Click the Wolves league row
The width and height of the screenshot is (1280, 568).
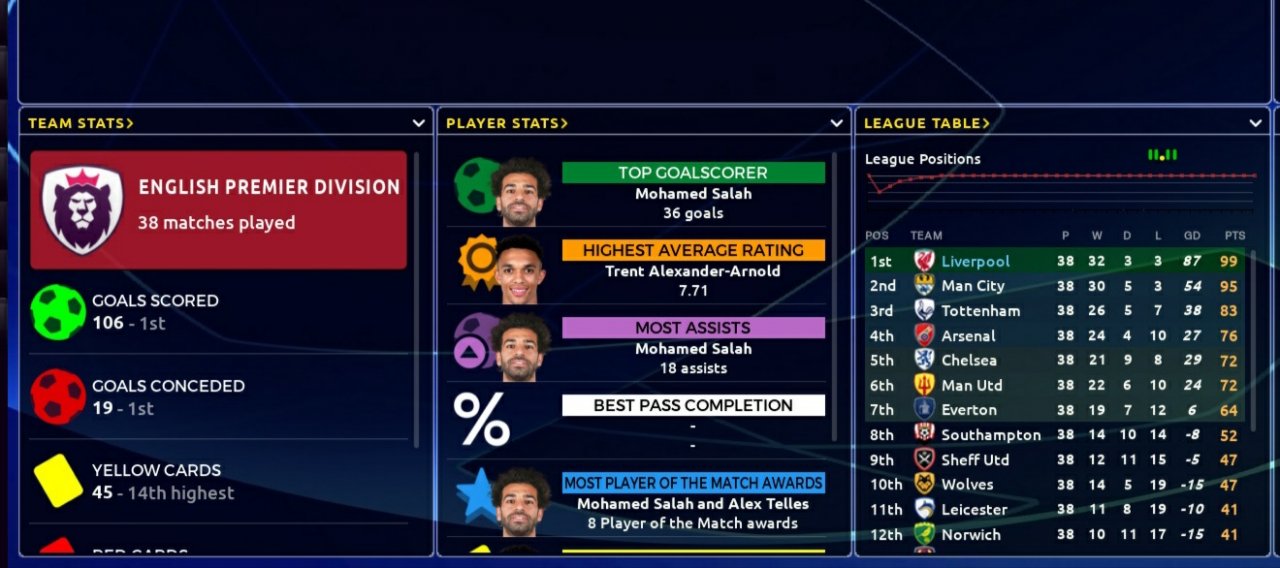(x=967, y=484)
